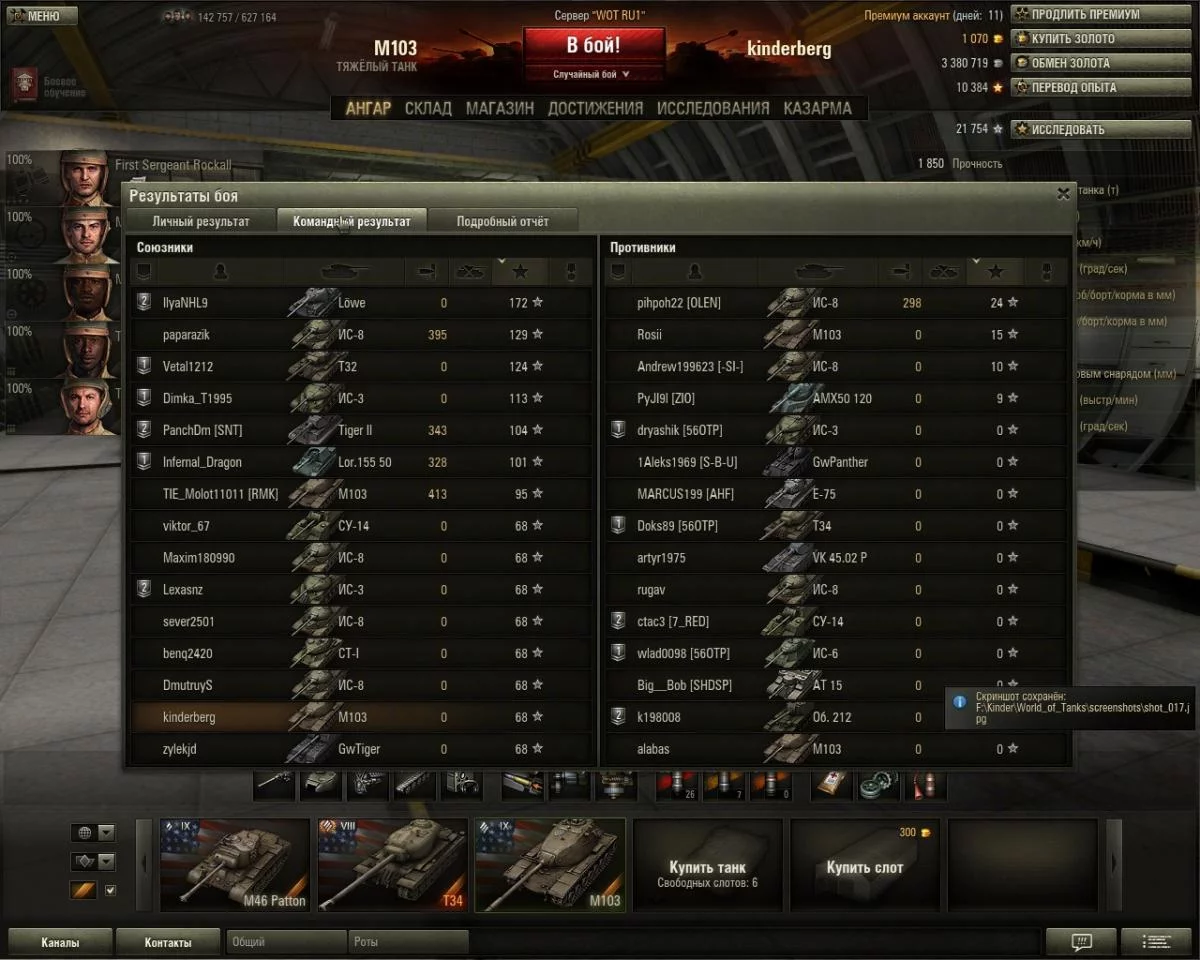The image size is (1200, 960).
Task: Click Продлить премиум button
Action: click(x=1077, y=15)
